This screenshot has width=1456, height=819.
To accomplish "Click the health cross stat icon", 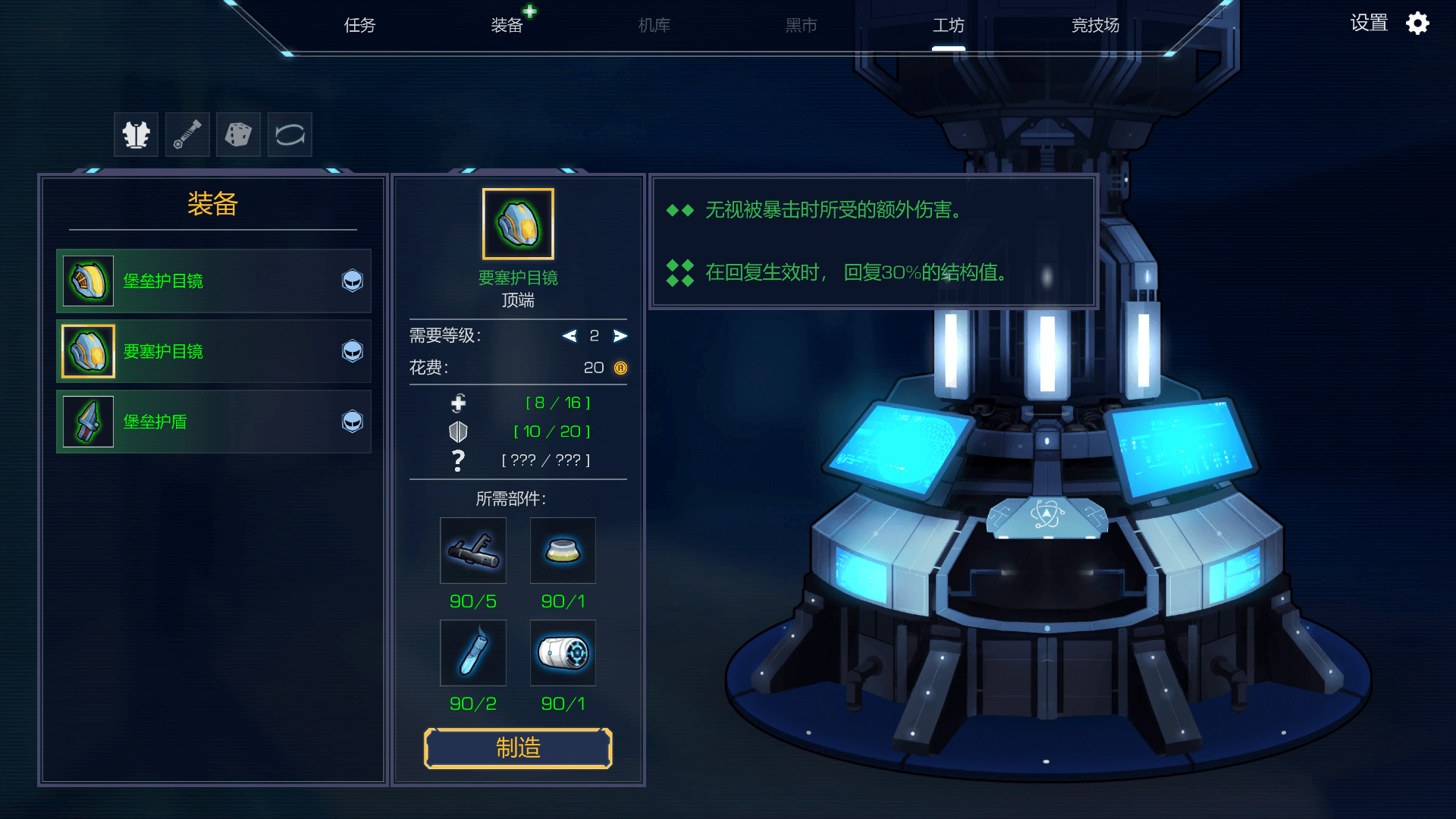I will 458,403.
